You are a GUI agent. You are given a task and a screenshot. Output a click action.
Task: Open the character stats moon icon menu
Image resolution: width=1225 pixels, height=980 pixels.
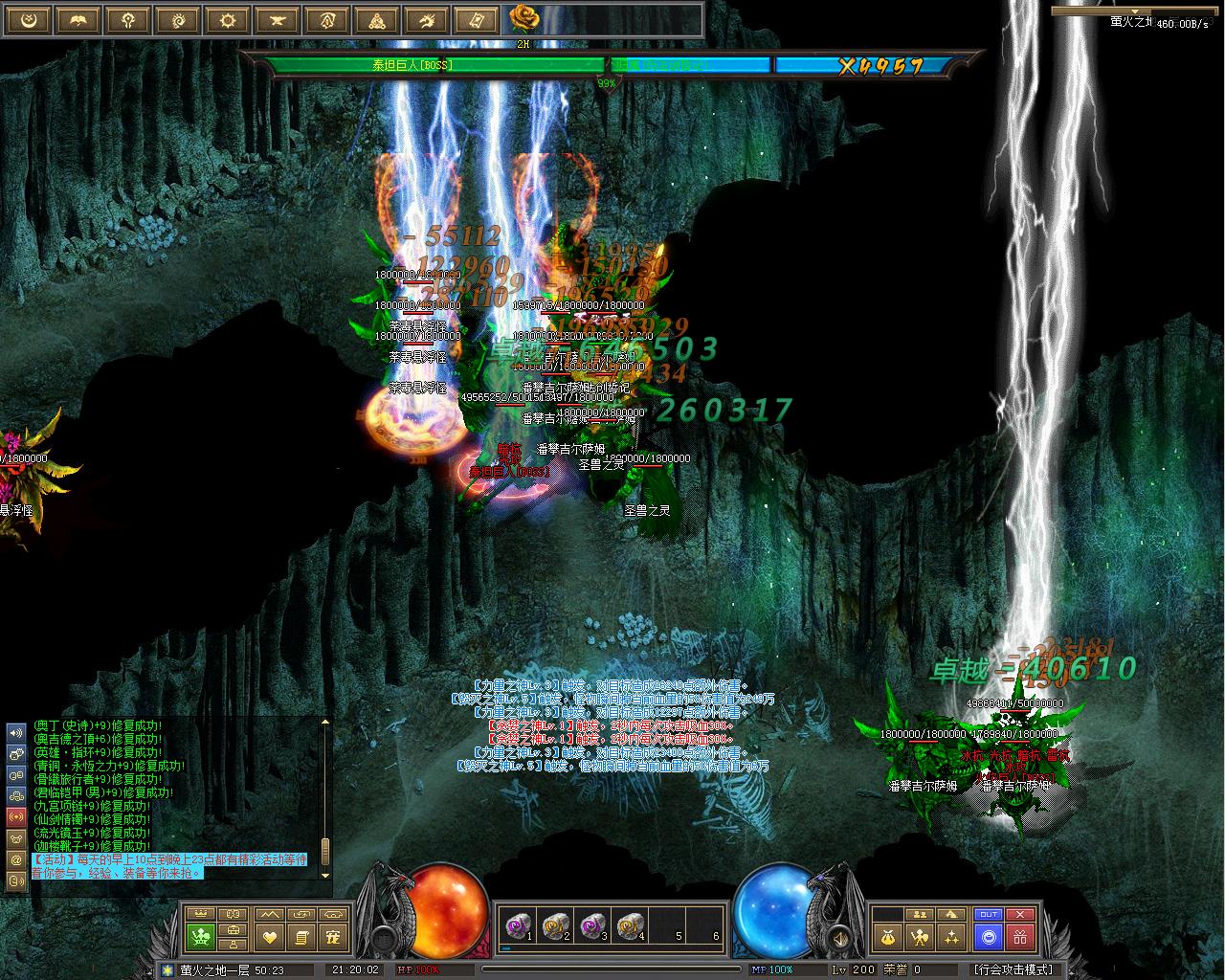coord(28,20)
